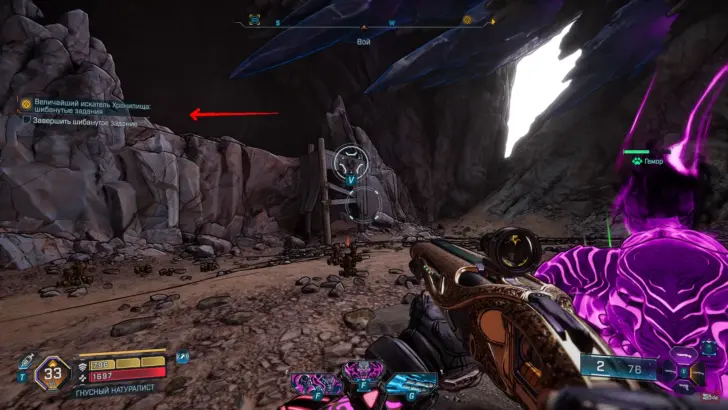Select the yellow quest marker on the compass
The image size is (728, 410).
click(467, 20)
